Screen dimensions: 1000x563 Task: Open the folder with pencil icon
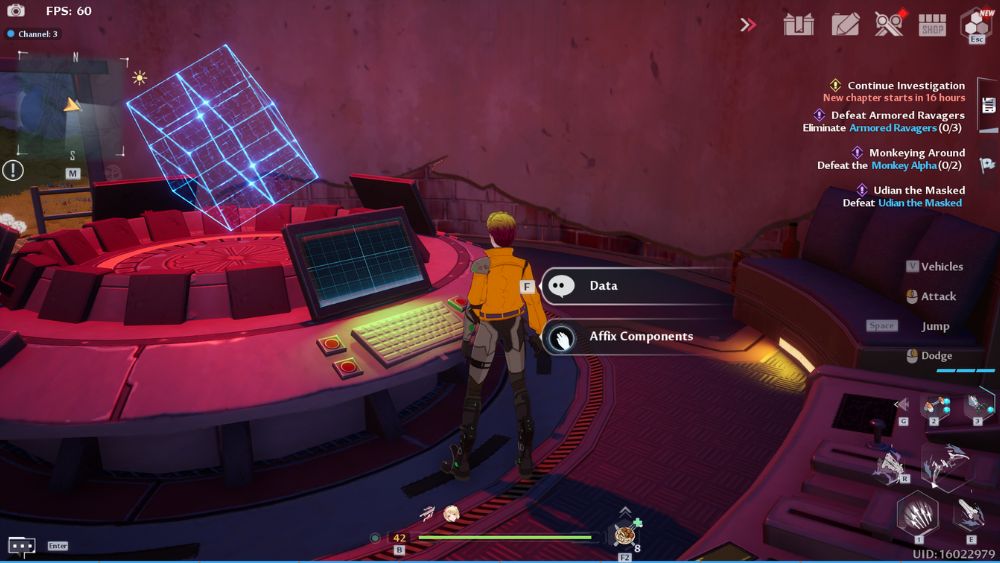click(845, 24)
